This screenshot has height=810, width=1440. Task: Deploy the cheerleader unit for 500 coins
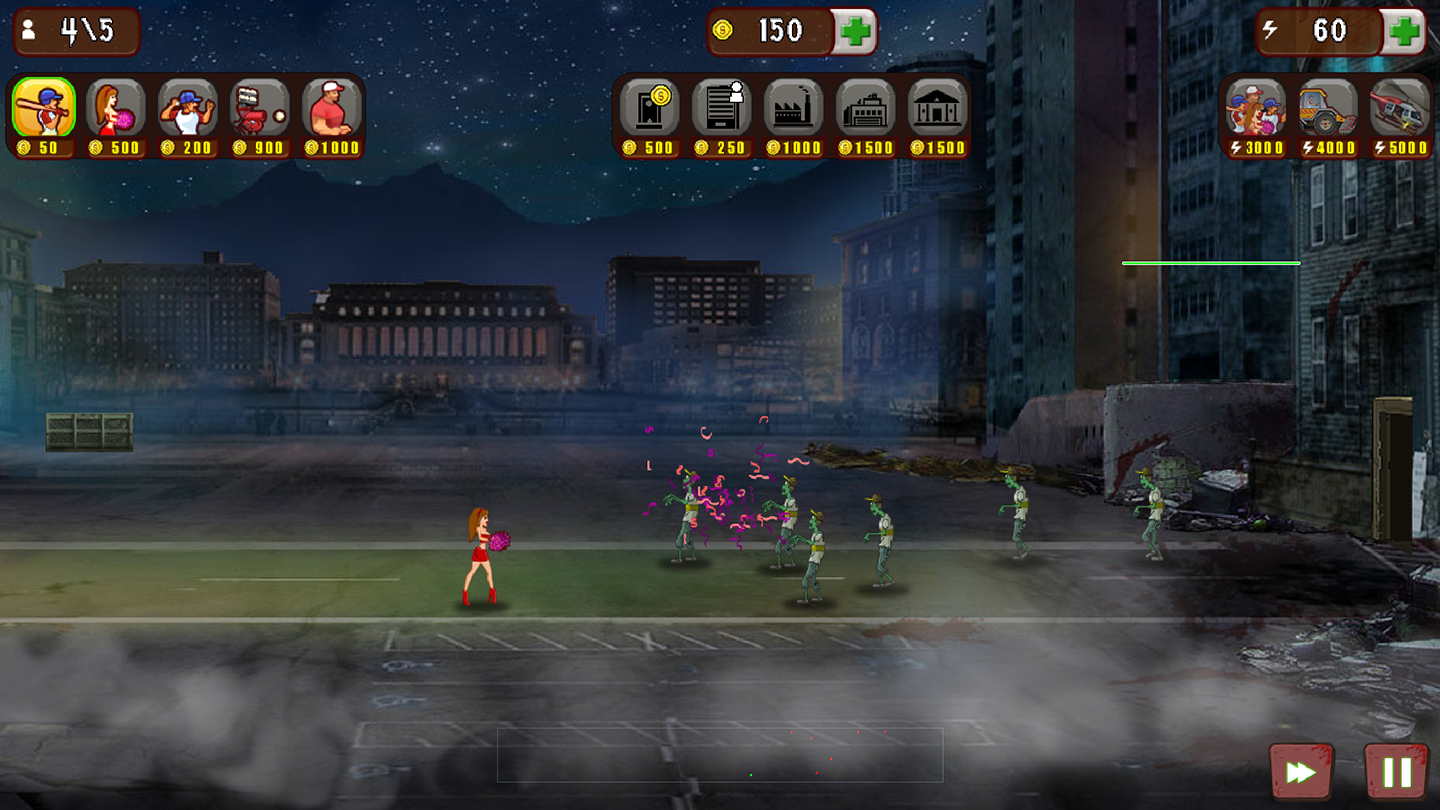coord(116,108)
